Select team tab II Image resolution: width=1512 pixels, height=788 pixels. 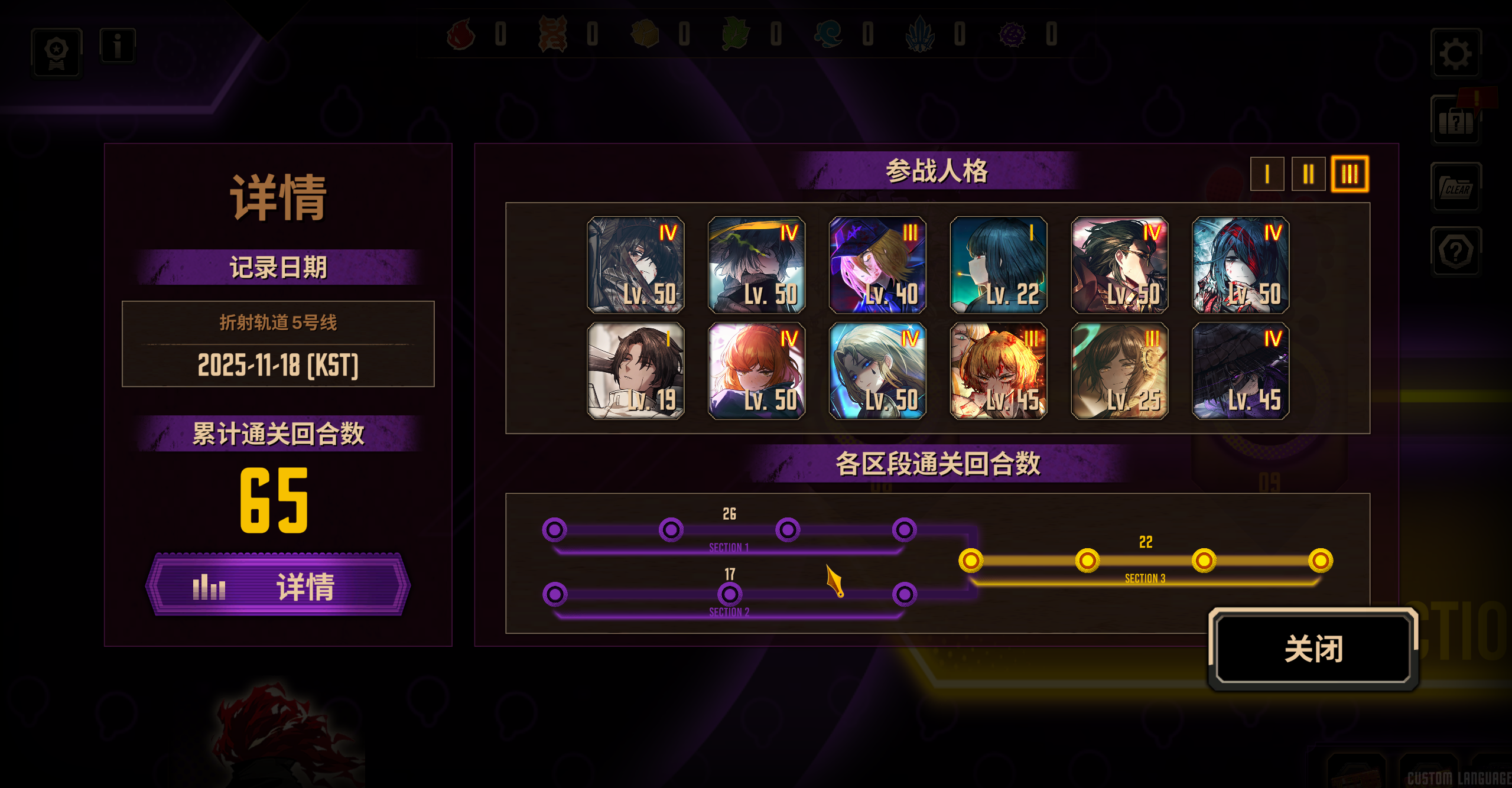tap(1308, 175)
